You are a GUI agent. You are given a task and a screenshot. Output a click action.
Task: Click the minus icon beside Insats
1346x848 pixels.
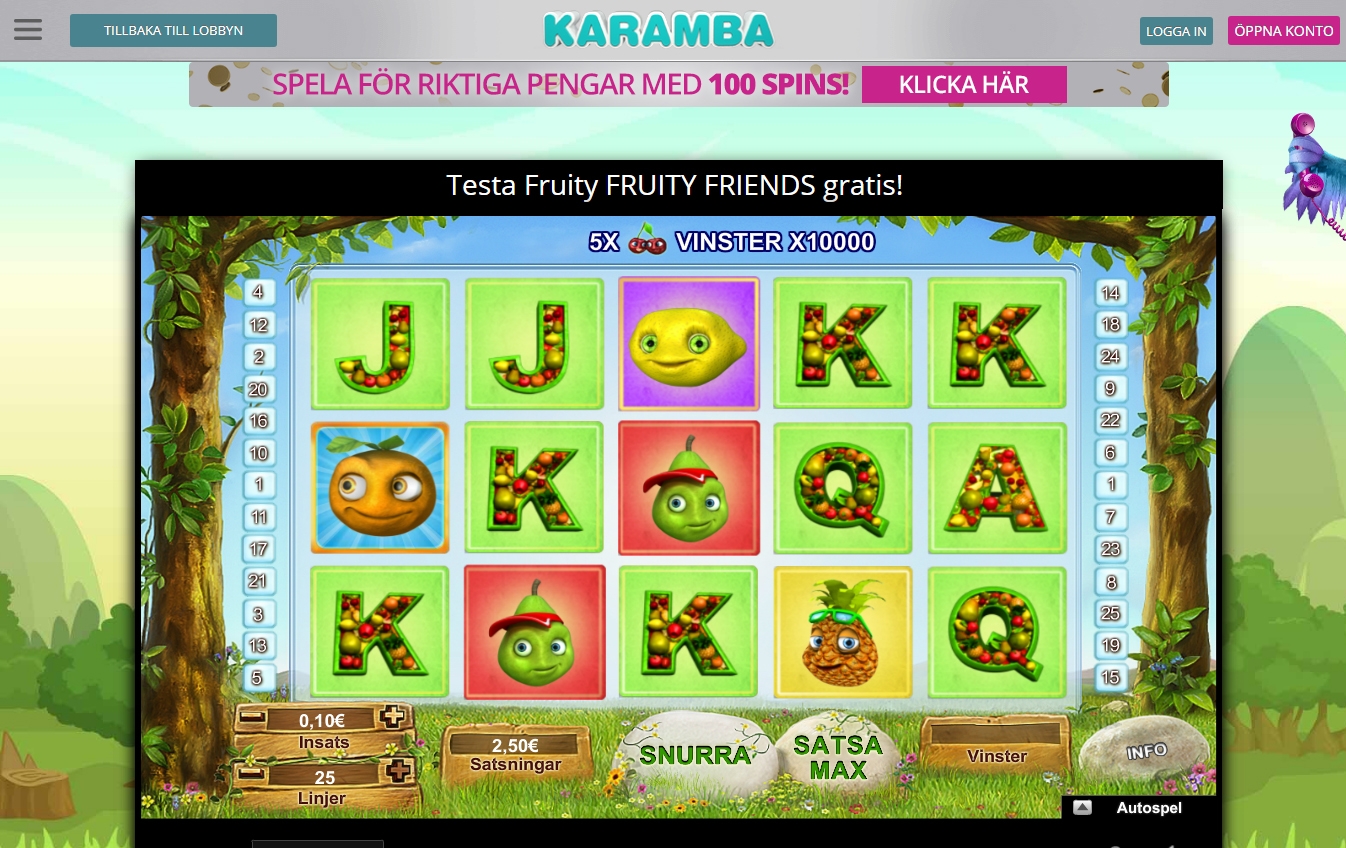tap(250, 716)
